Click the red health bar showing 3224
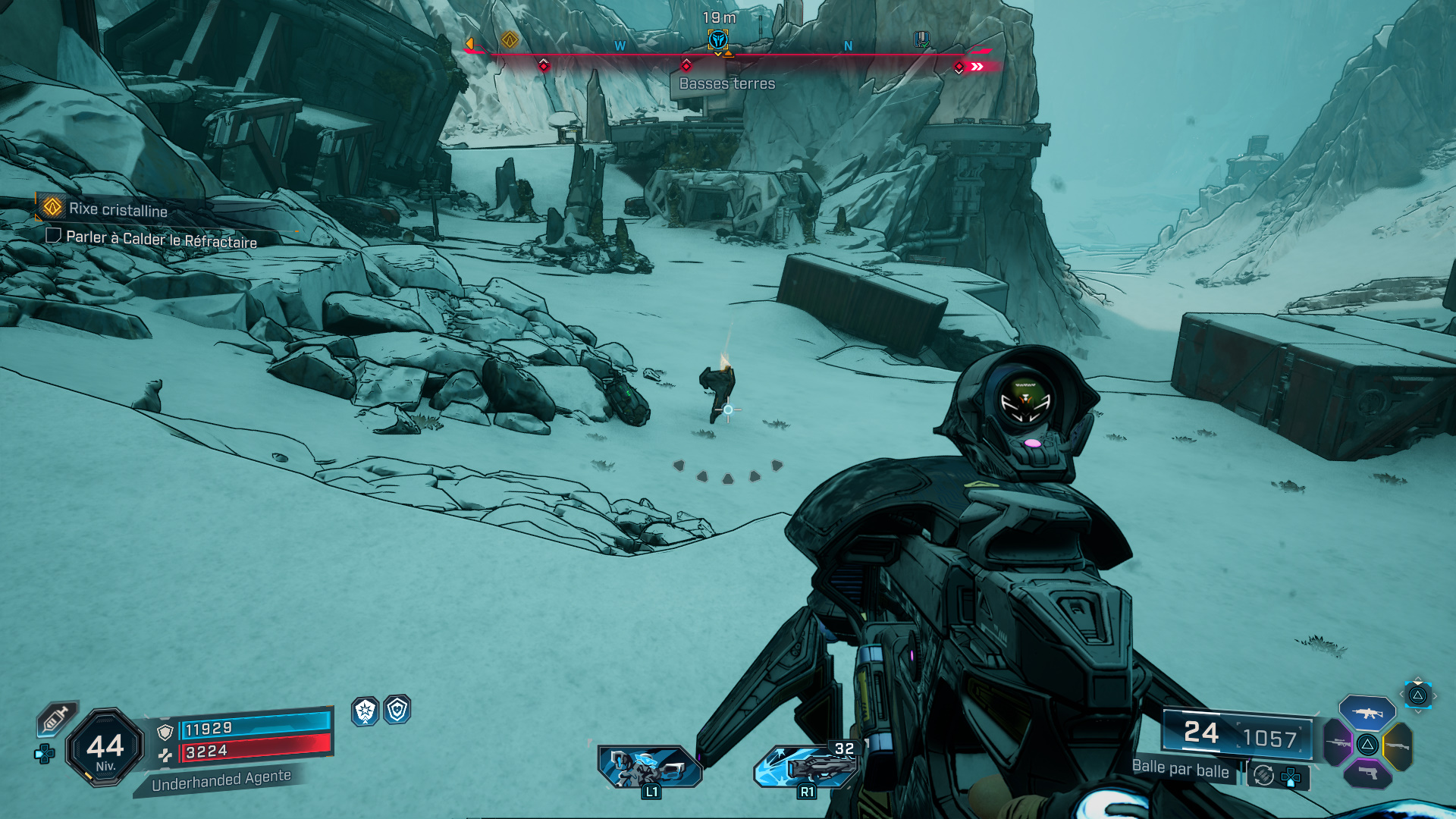 click(256, 752)
